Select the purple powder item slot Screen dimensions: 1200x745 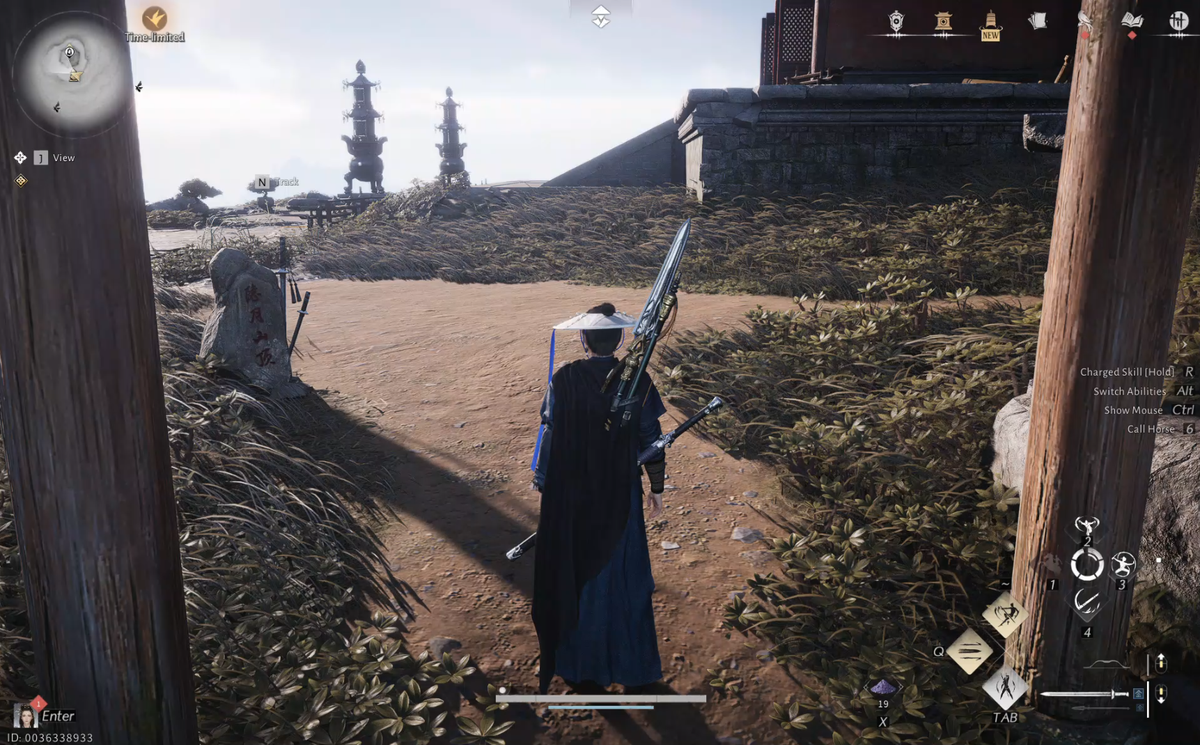coord(882,688)
